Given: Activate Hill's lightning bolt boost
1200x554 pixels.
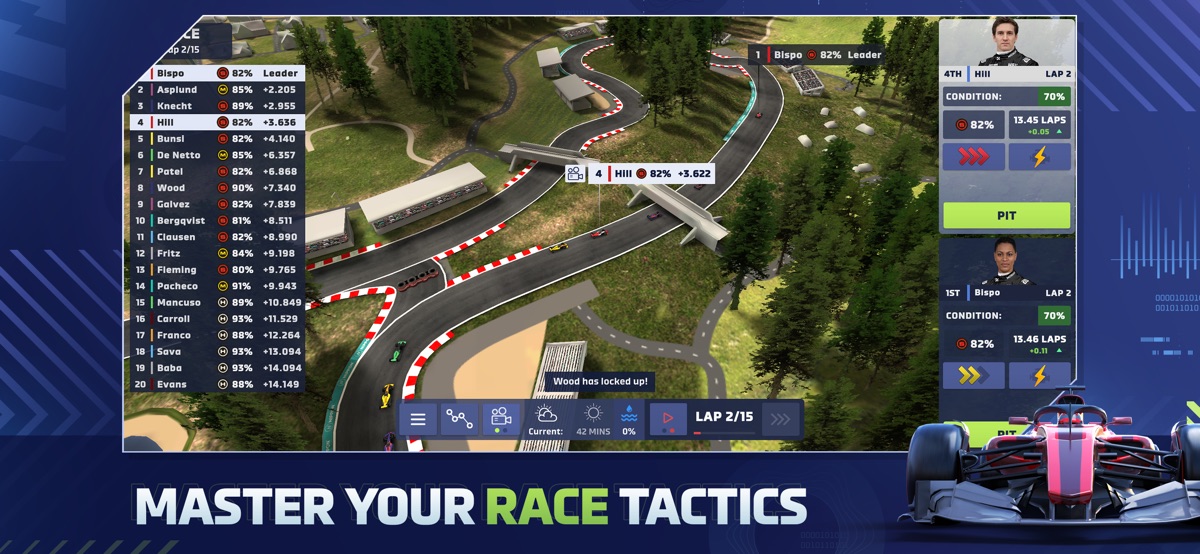Looking at the screenshot, I should coord(1039,157).
